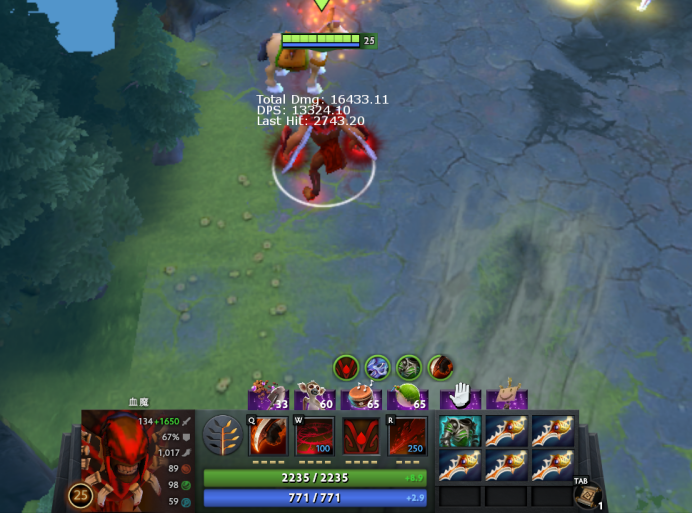Inspect the red demon-face buff icon
The height and width of the screenshot is (513, 692).
(346, 367)
